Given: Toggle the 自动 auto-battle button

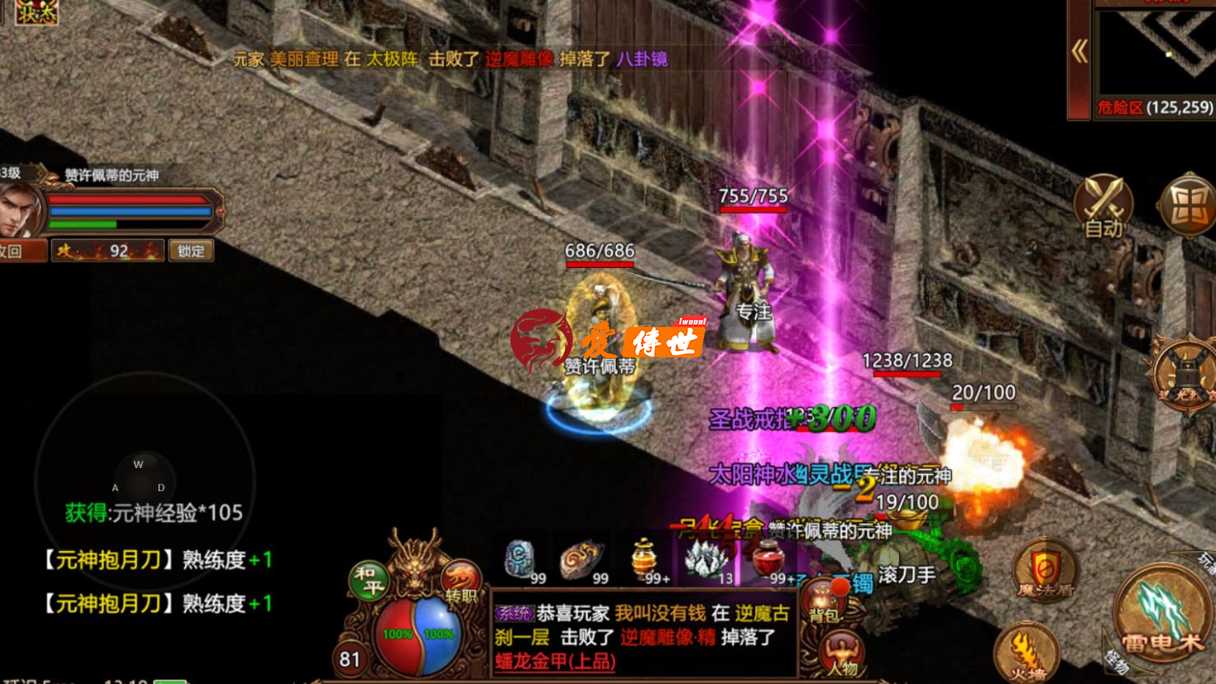Looking at the screenshot, I should (x=1103, y=207).
